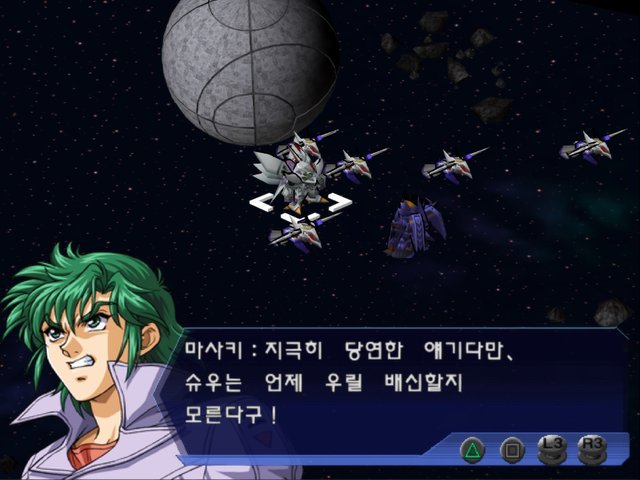Viewport: 640px width, 480px height.
Task: Advance Masaki's dialogue text box
Action: click(400, 382)
